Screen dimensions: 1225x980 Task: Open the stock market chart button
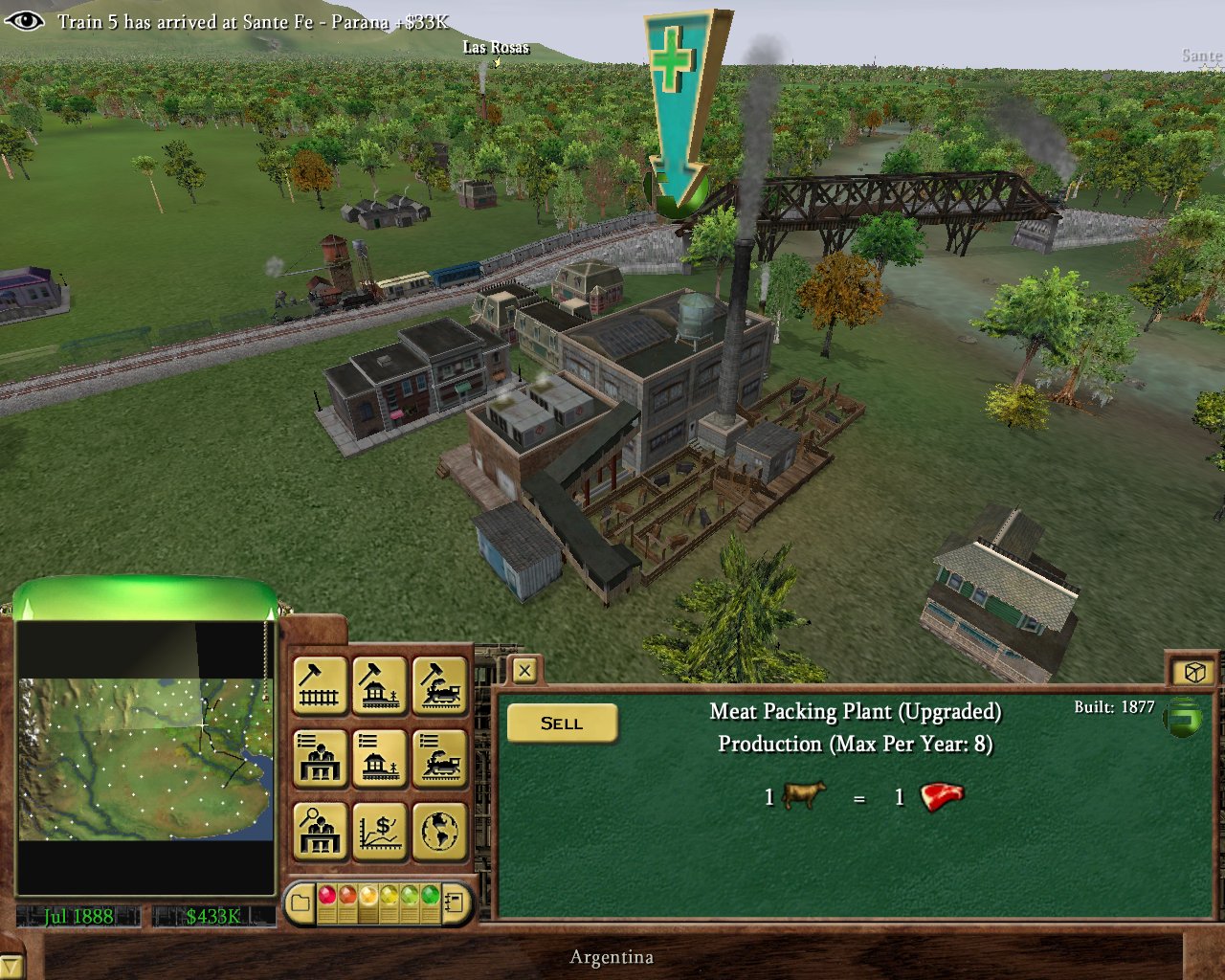[x=380, y=831]
